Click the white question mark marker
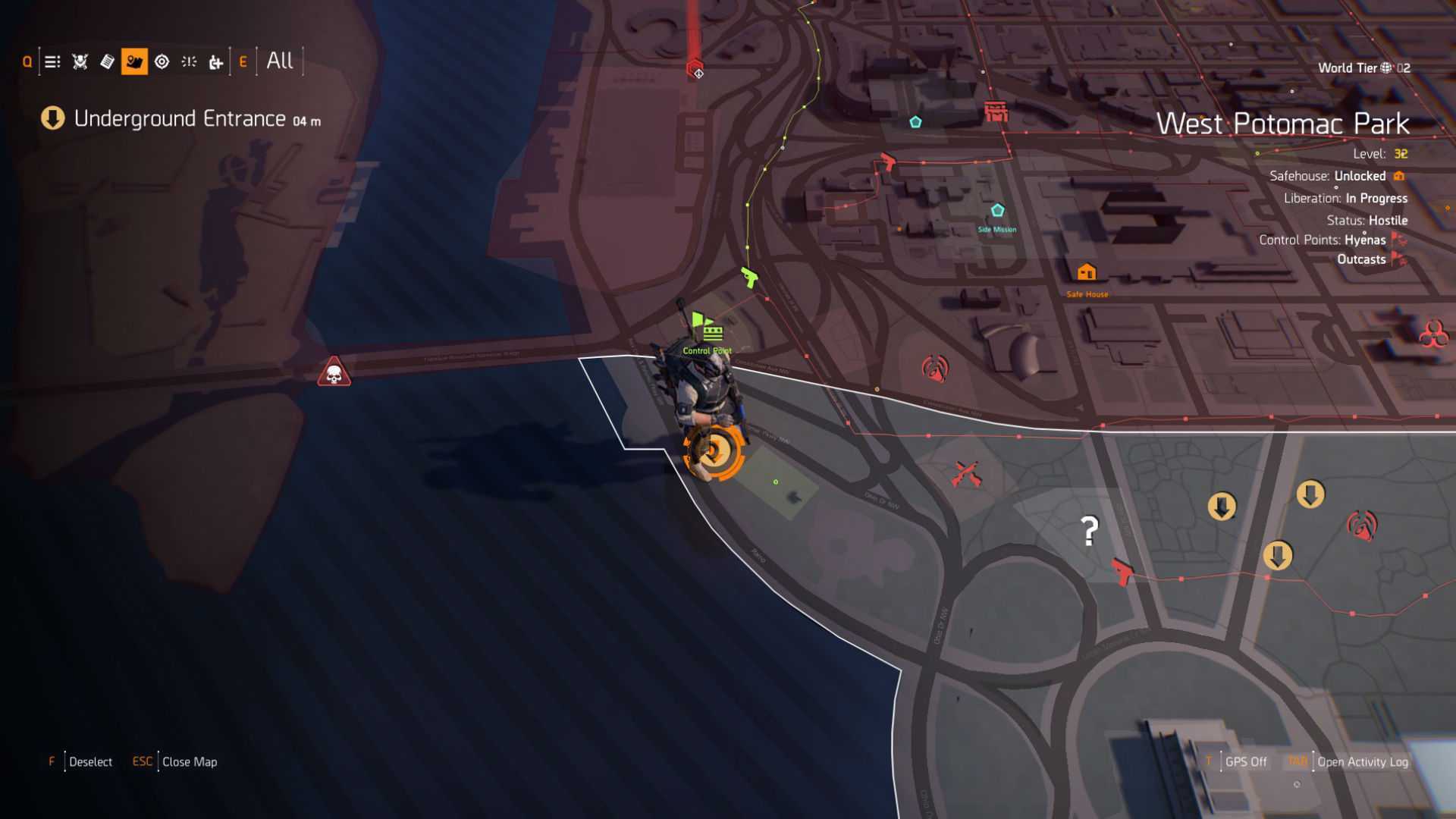The width and height of the screenshot is (1456, 819). pyautogui.click(x=1089, y=531)
